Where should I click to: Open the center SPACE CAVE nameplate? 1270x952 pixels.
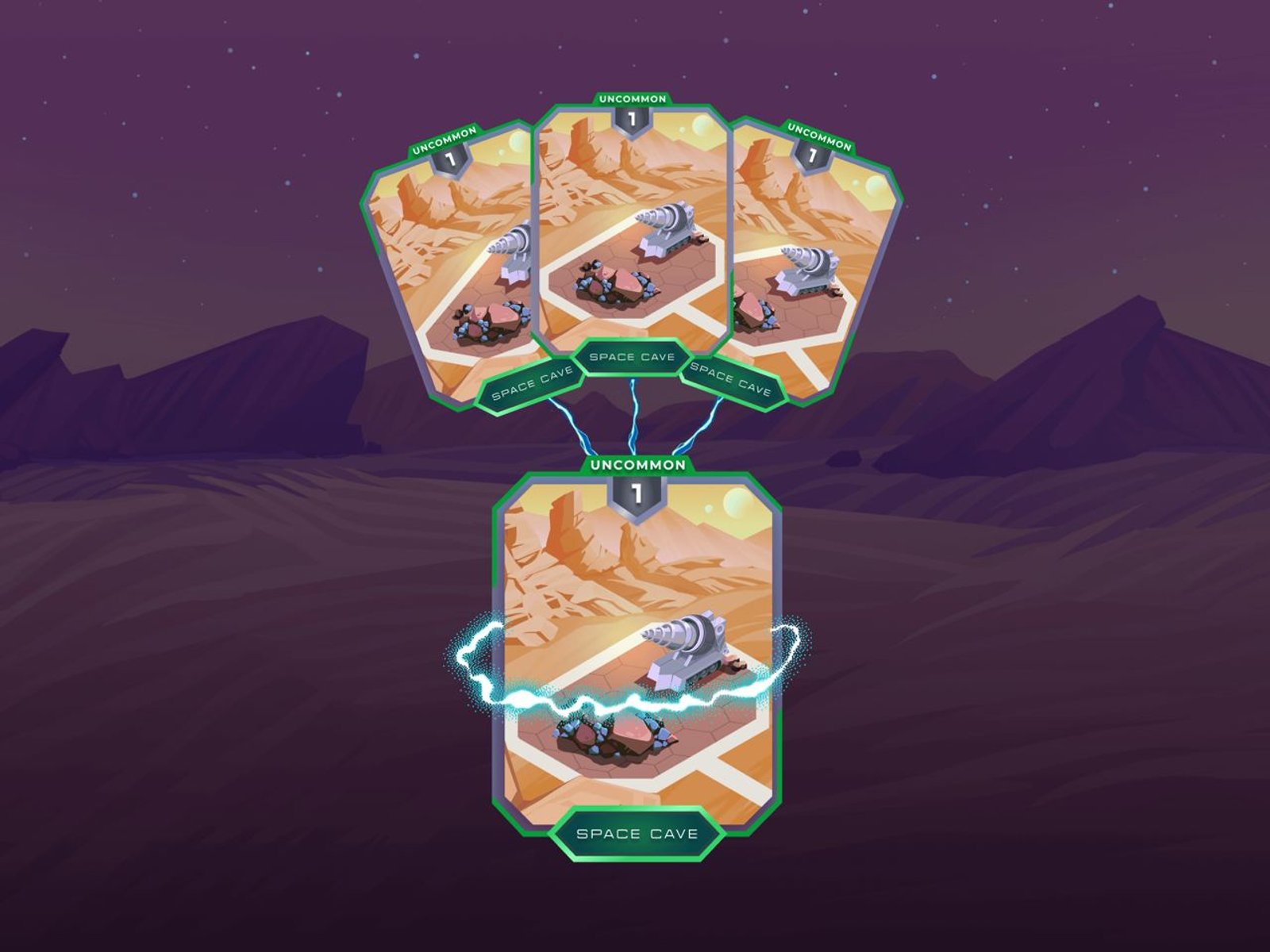coord(631,356)
